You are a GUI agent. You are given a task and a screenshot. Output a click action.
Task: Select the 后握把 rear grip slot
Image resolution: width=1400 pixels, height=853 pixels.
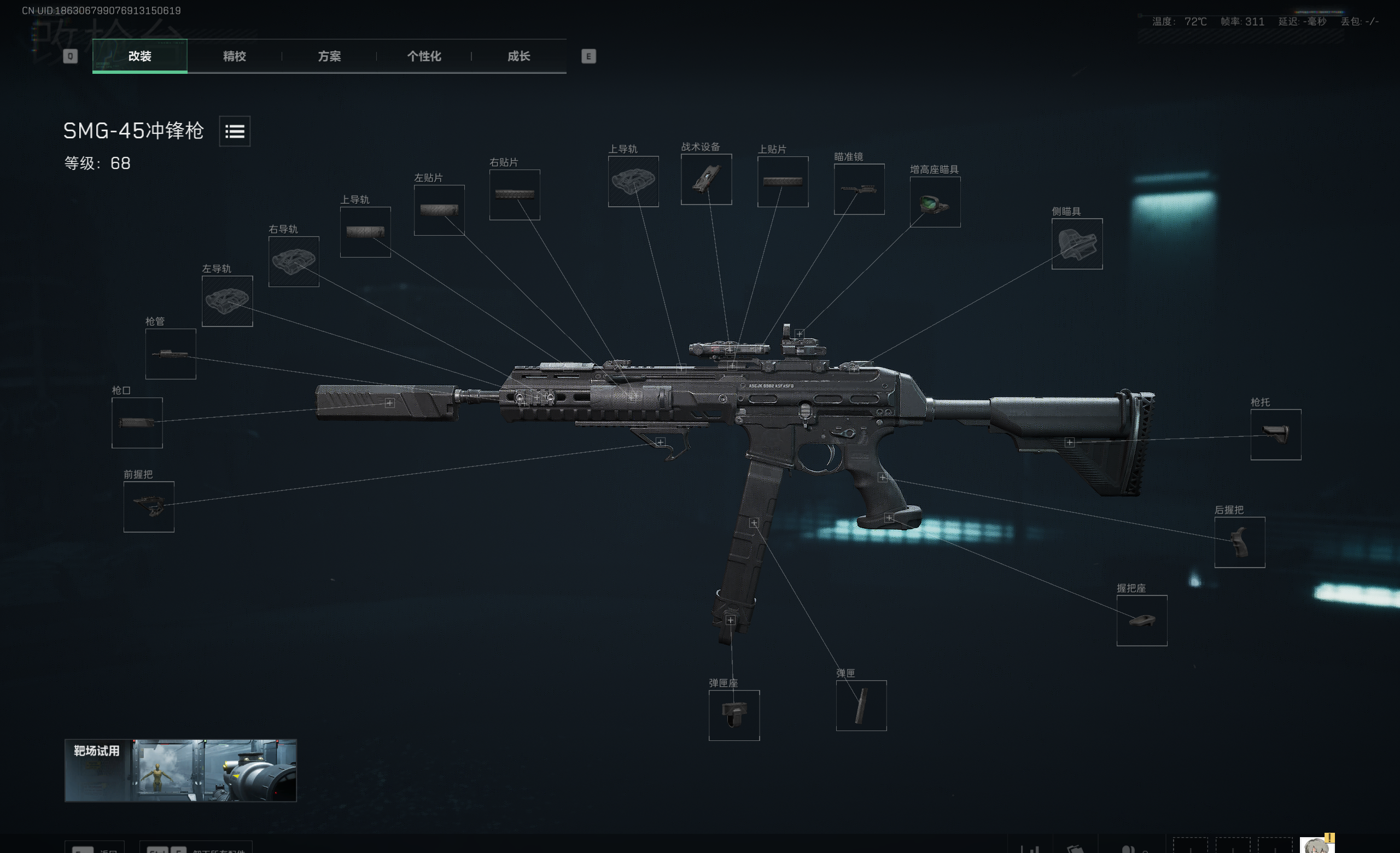[x=1239, y=542]
